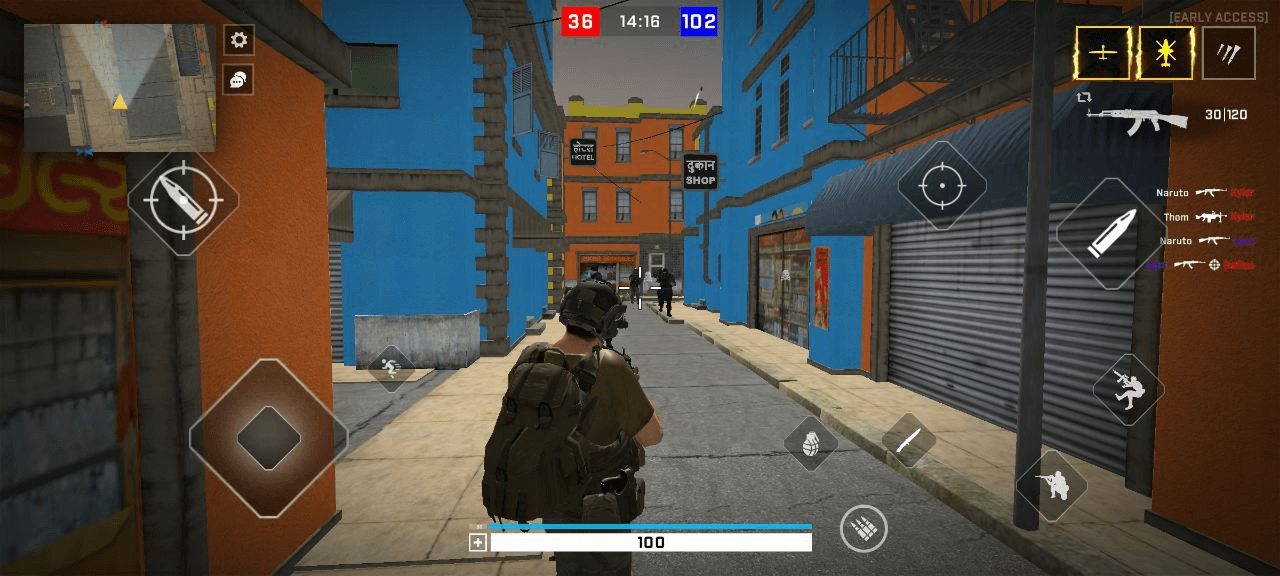This screenshot has height=576, width=1280.
Task: Aim down sights with the scope button
Action: 941,187
